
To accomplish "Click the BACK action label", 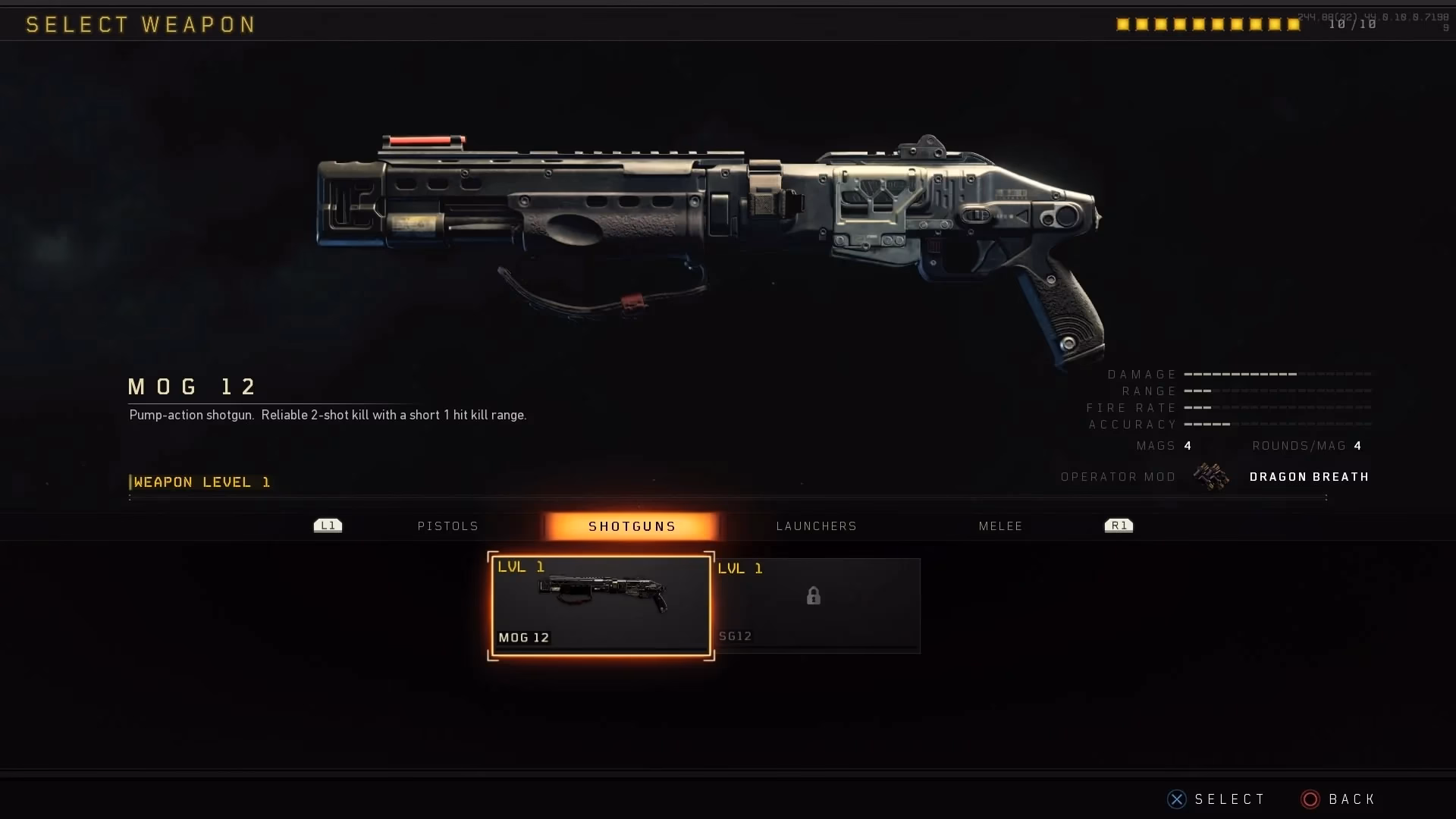I will (x=1353, y=799).
